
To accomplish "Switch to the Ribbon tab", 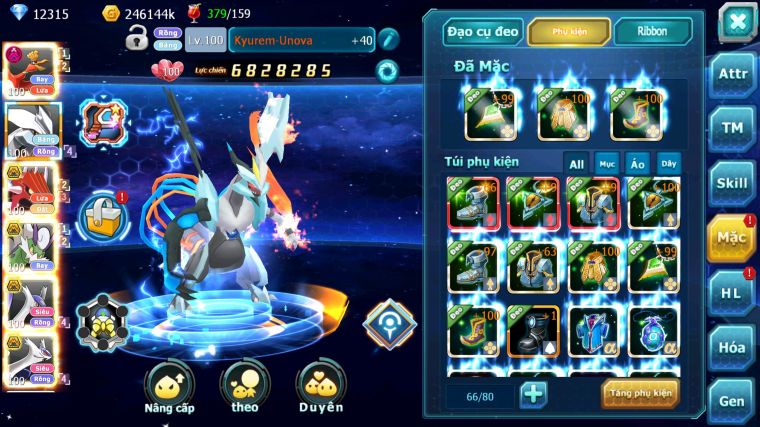I will coord(651,32).
